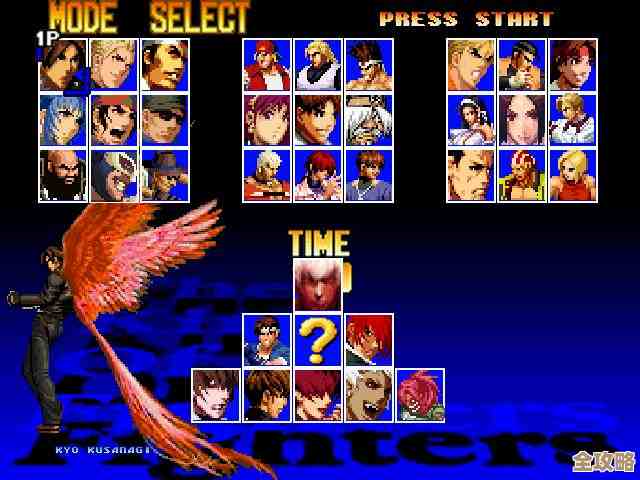
Task: Pick Ralf with the red bandana
Action: (114, 119)
